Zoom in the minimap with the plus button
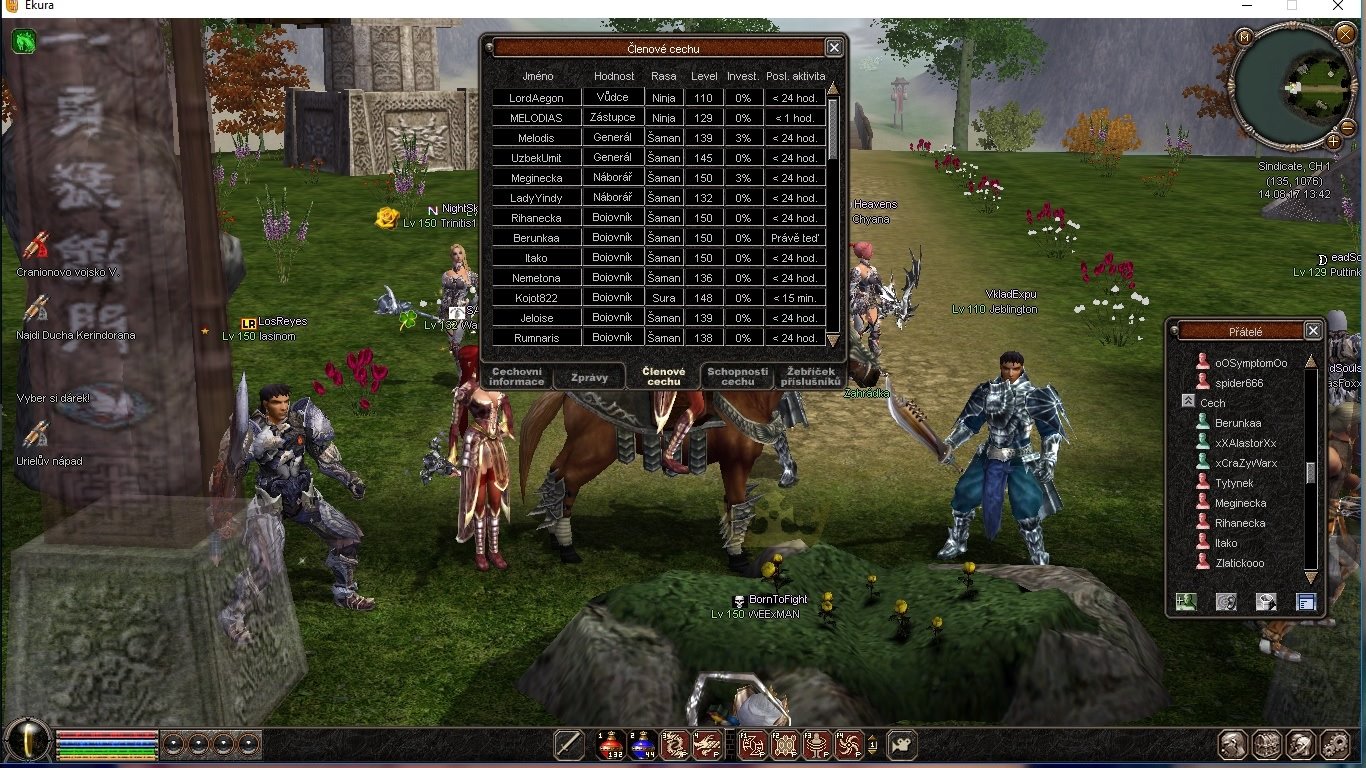 coord(1333,141)
